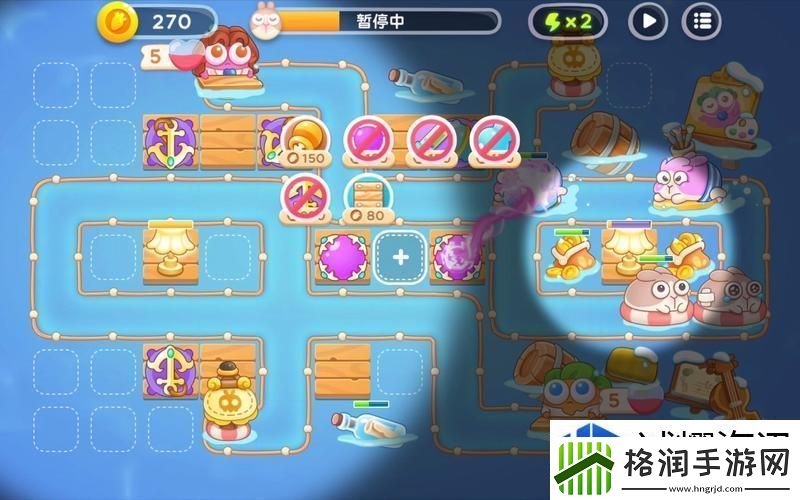800x500 pixels.
Task: Click the selected empty slot with plus sign
Action: pyautogui.click(x=400, y=256)
